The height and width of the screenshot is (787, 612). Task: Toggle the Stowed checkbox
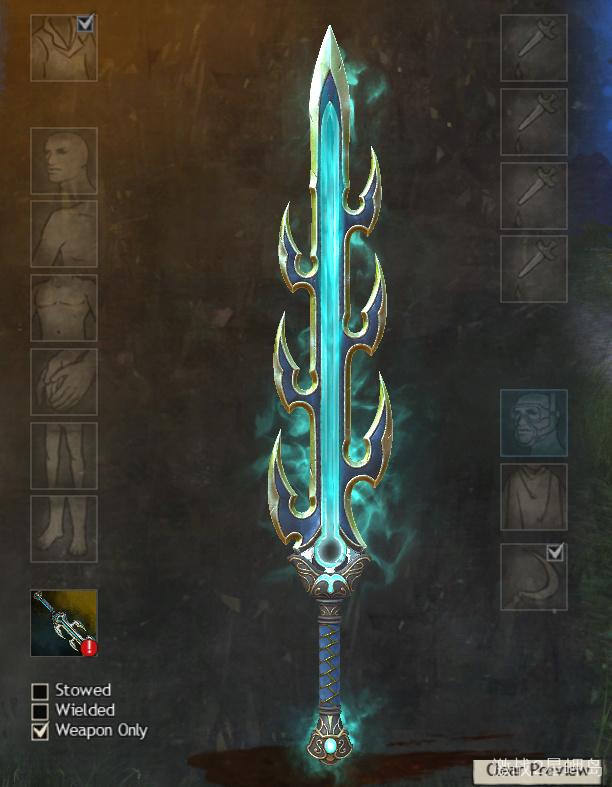click(x=40, y=691)
